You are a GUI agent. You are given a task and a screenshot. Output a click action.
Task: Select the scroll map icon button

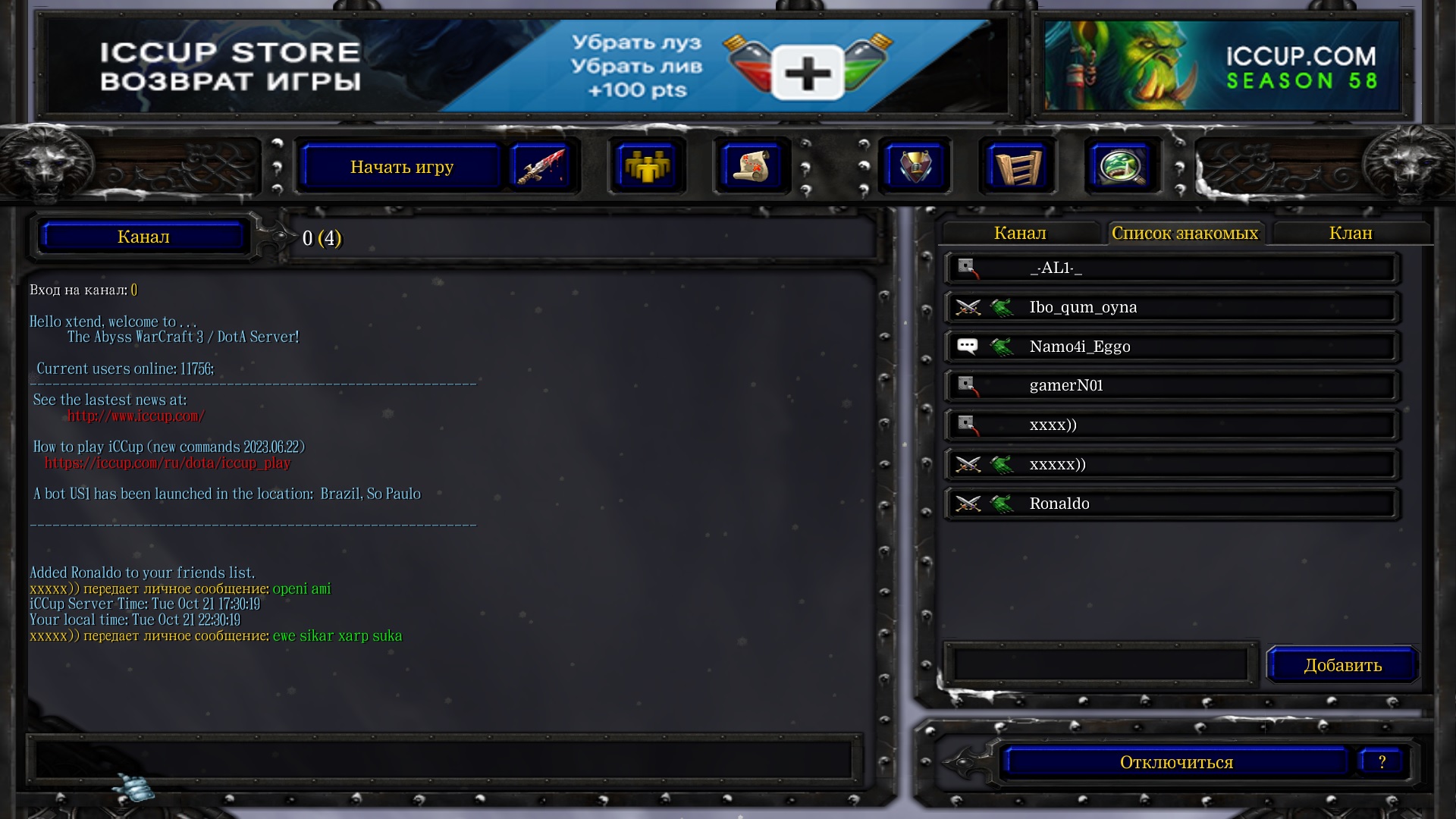[x=751, y=166]
